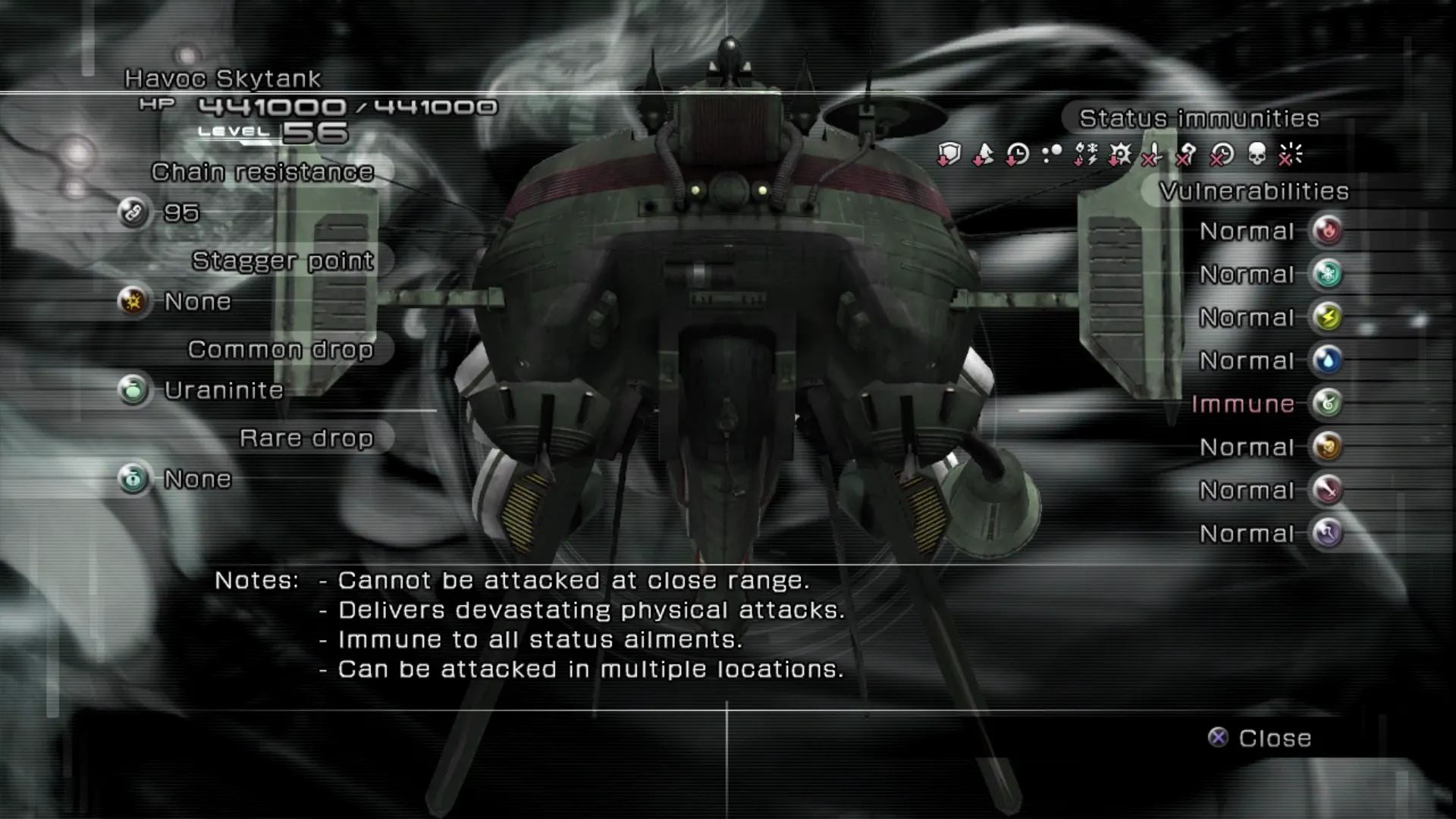Select the Uraninite common drop icon
Viewport: 1456px width, 819px height.
(x=133, y=391)
